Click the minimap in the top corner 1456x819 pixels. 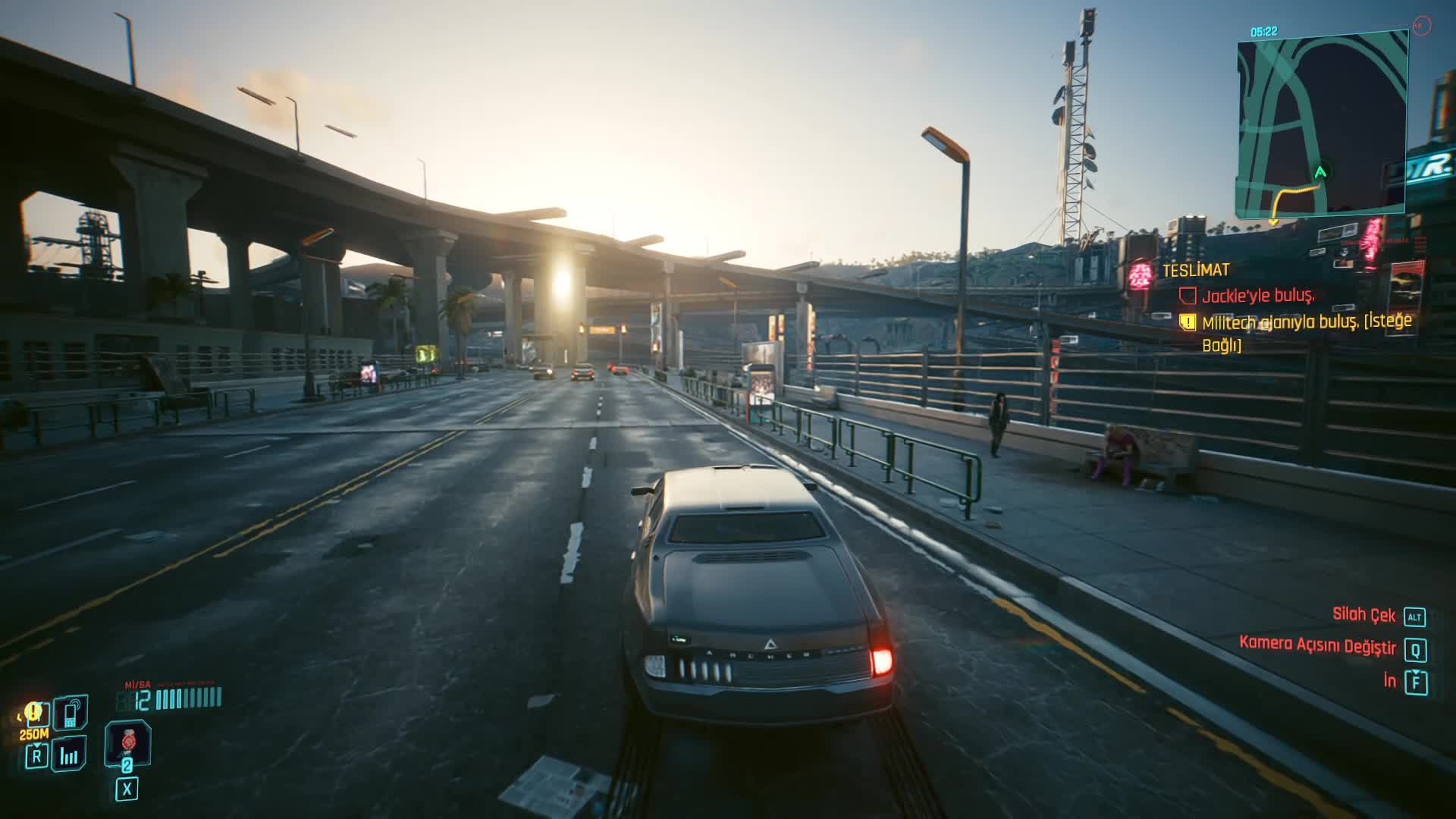point(1322,125)
